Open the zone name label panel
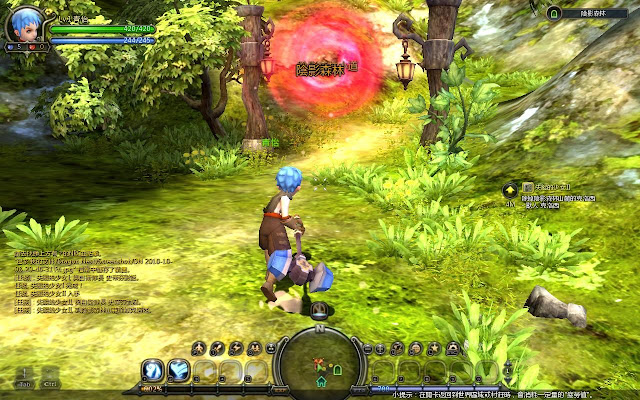This screenshot has width=640, height=400. click(x=592, y=13)
